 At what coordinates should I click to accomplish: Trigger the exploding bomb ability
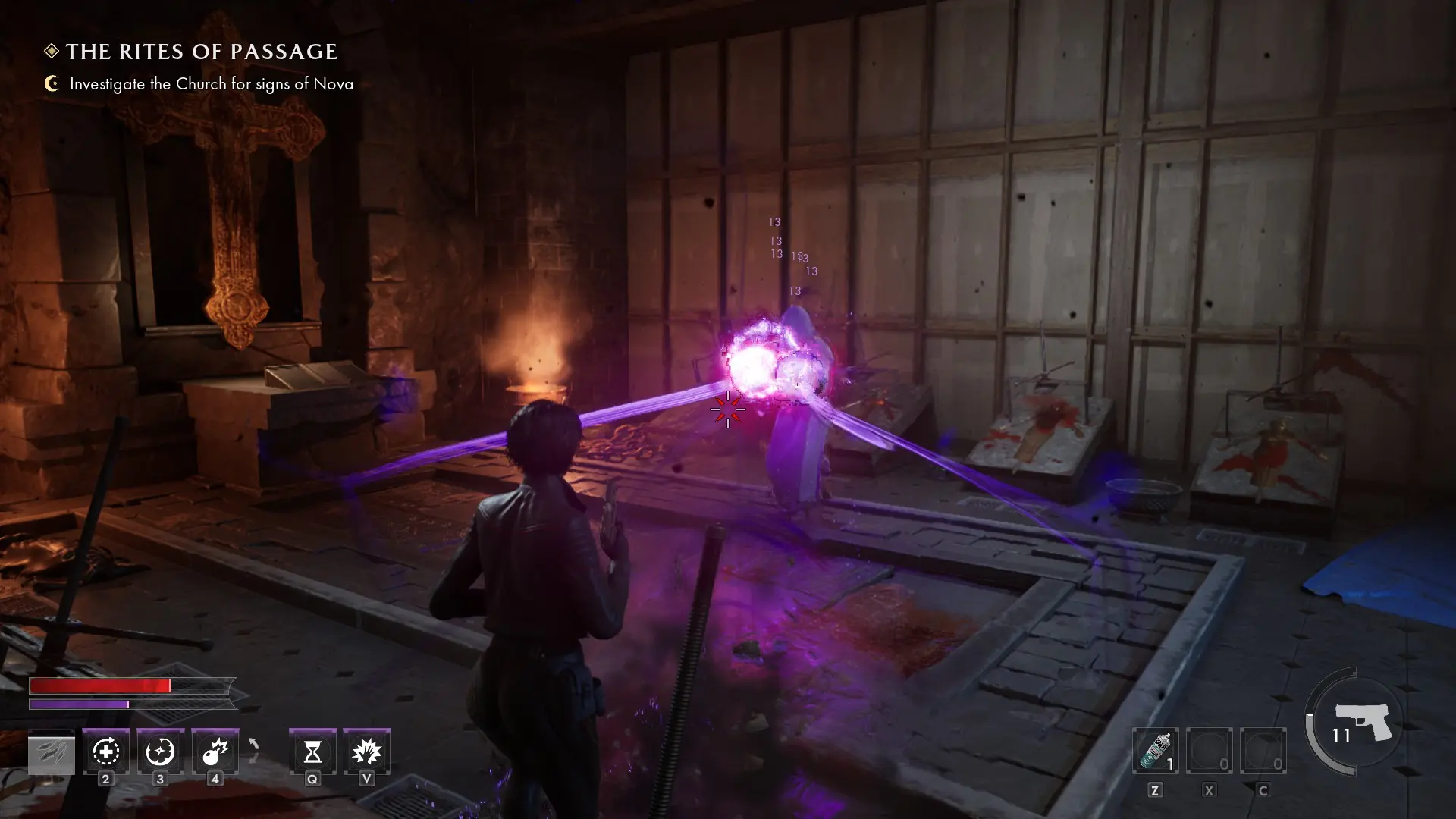[215, 752]
